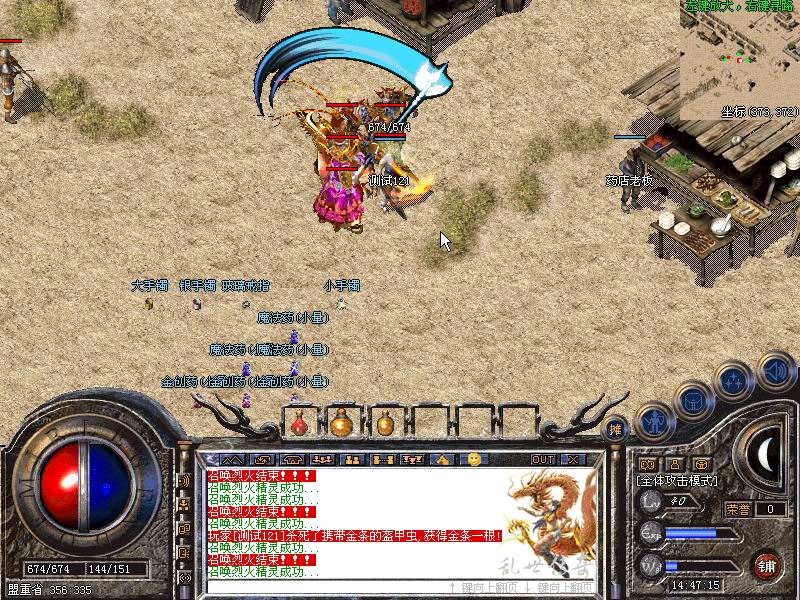Viewport: 800px width, 600px height.
Task: Select the red potion belt slot
Action: [x=299, y=424]
